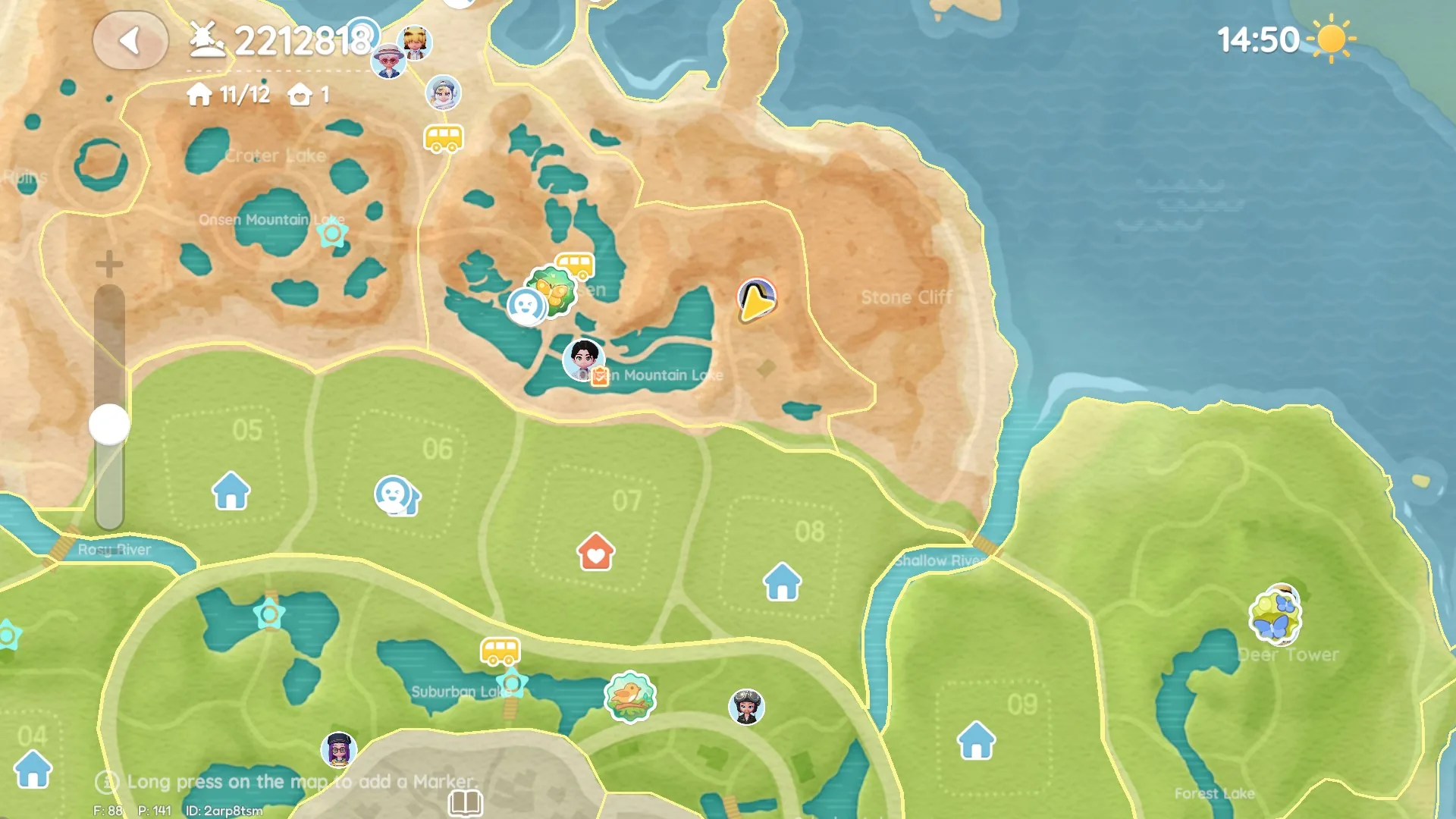Select the pink-hat character marker
This screenshot has width=1456, height=819.
point(389,61)
